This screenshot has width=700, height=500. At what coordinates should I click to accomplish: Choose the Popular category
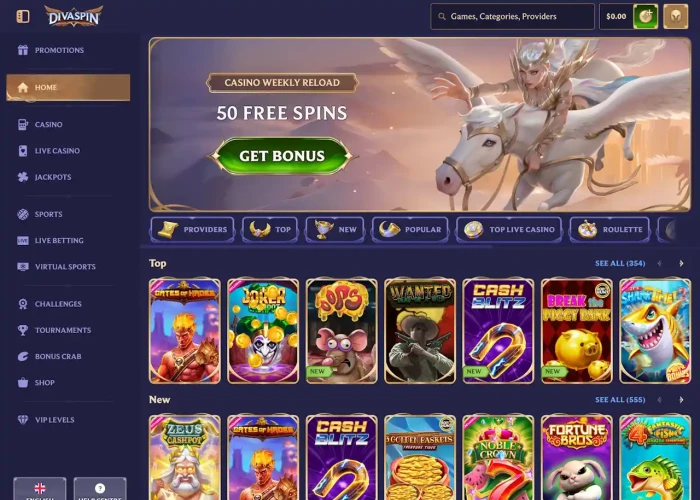point(411,230)
